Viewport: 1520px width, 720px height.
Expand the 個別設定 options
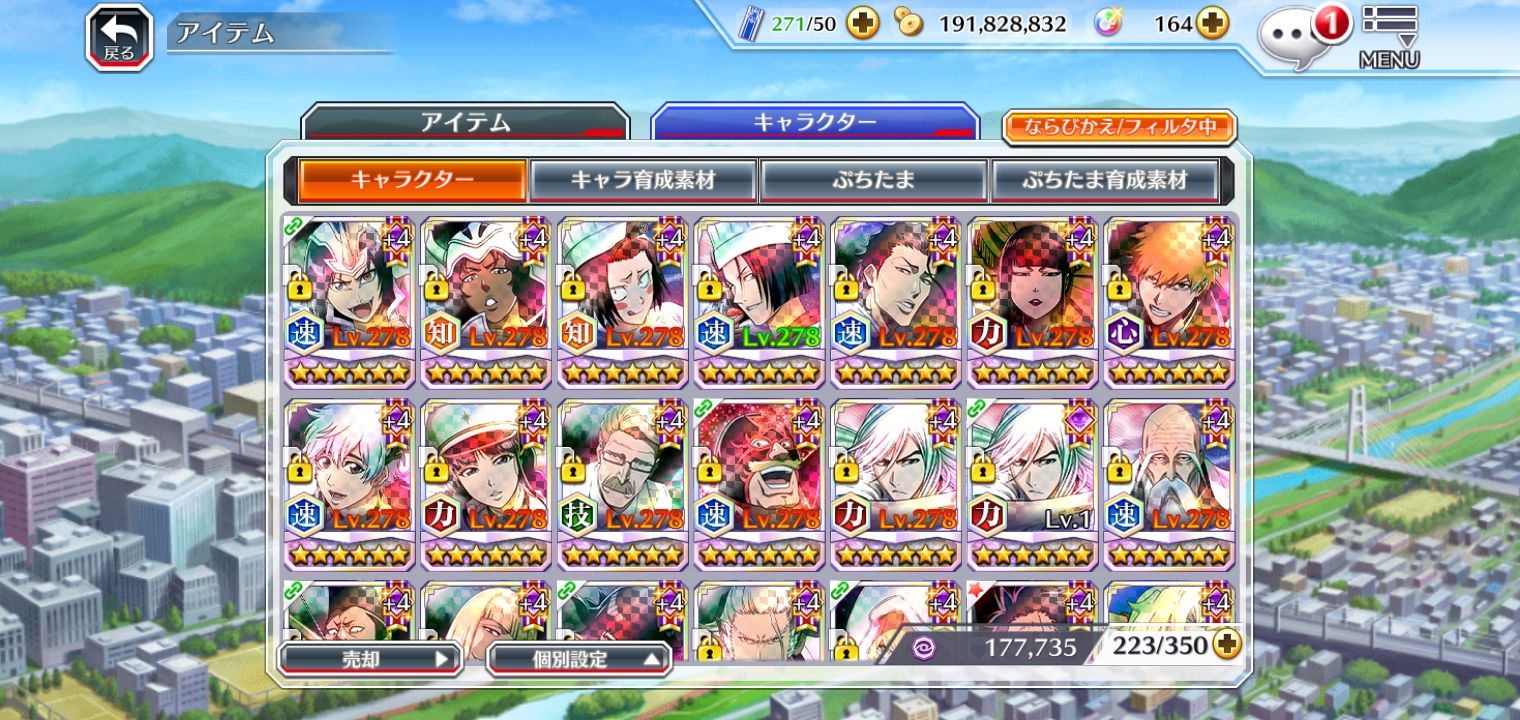[x=578, y=659]
